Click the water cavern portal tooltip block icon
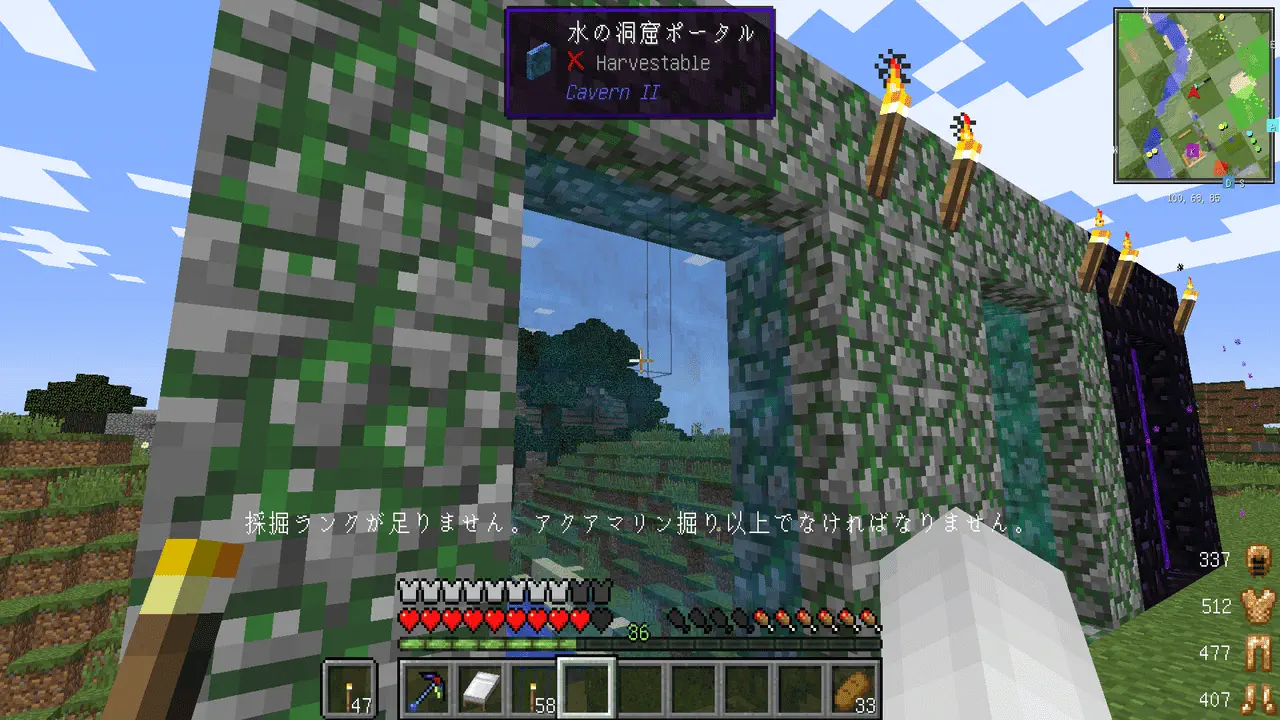 click(539, 61)
